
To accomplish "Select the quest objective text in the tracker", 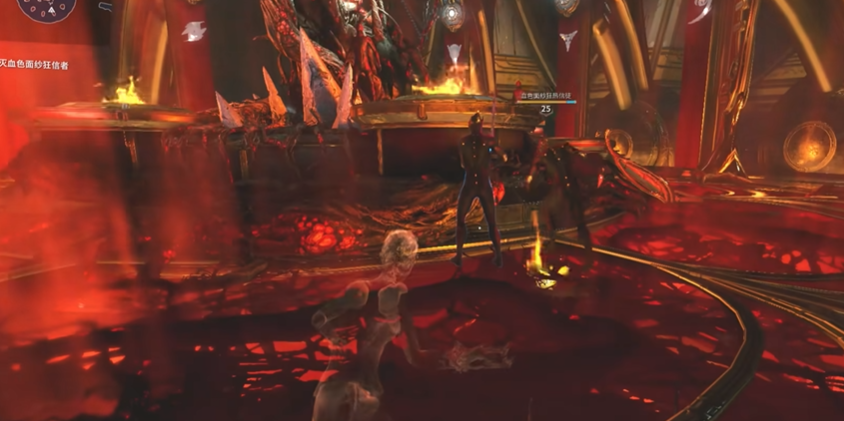I will (34, 65).
